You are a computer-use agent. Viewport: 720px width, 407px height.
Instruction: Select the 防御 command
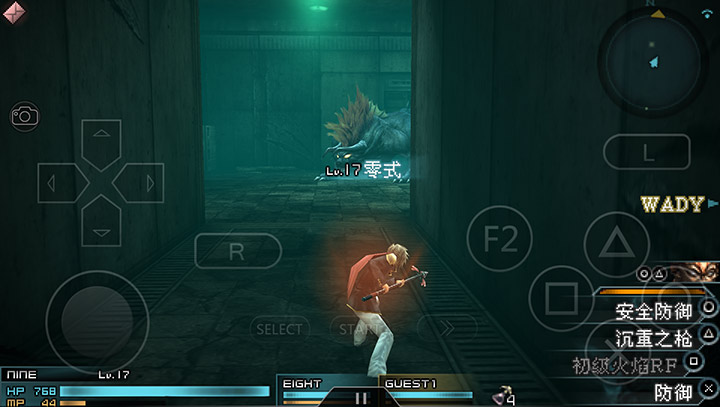tap(672, 391)
